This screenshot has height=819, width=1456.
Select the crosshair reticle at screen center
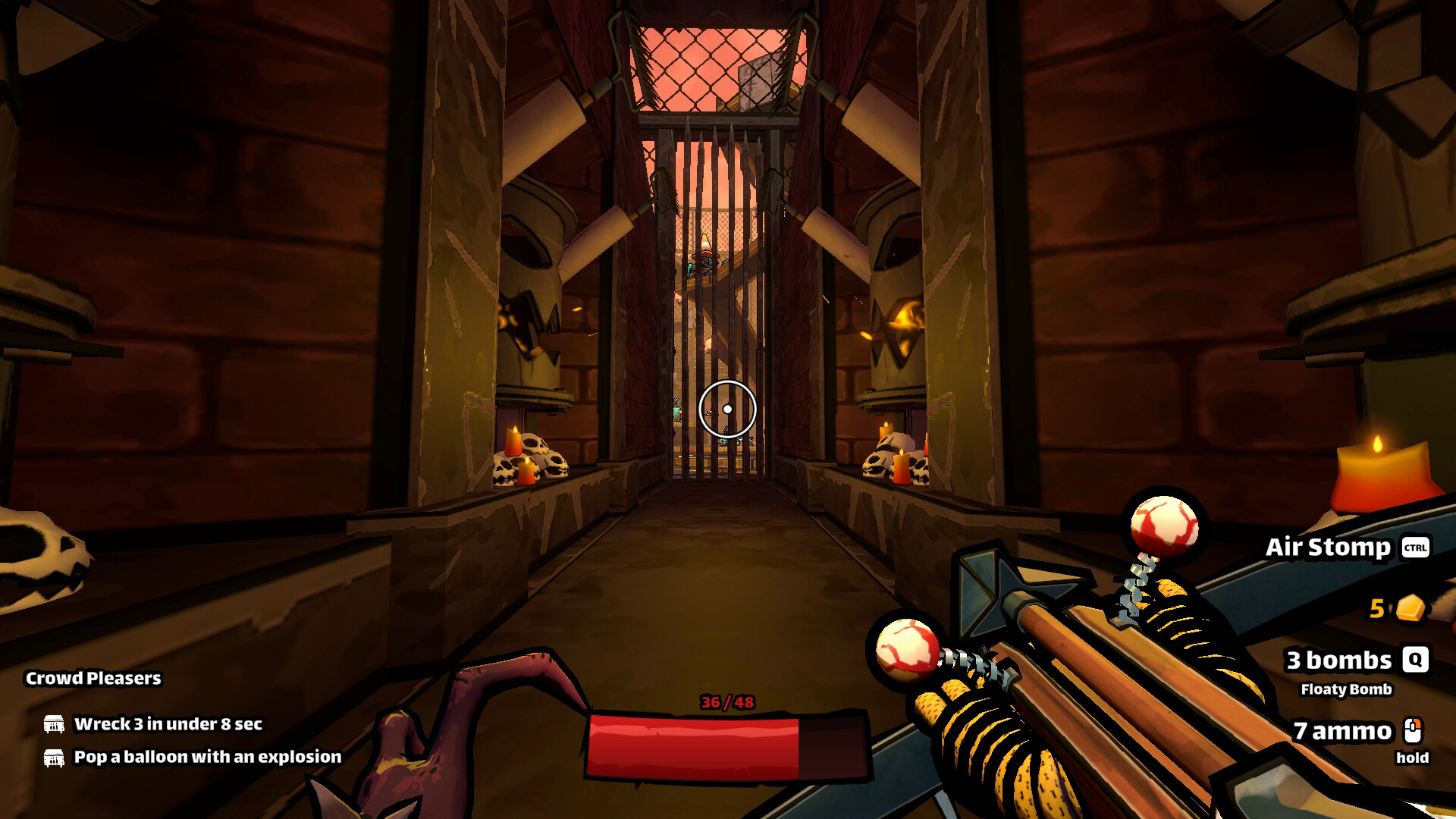tap(729, 407)
